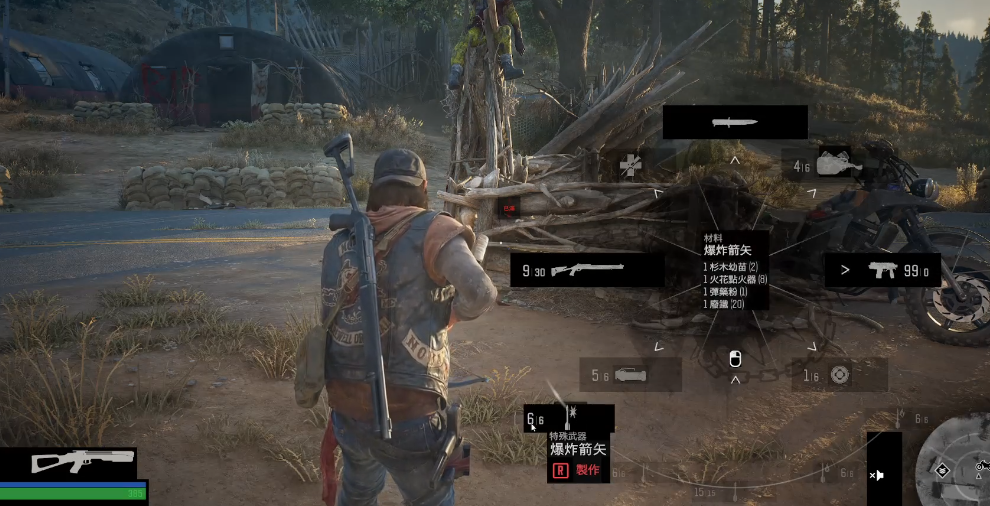990x506 pixels.
Task: Select the knife melee slot on the weapon wheel
Action: point(735,123)
